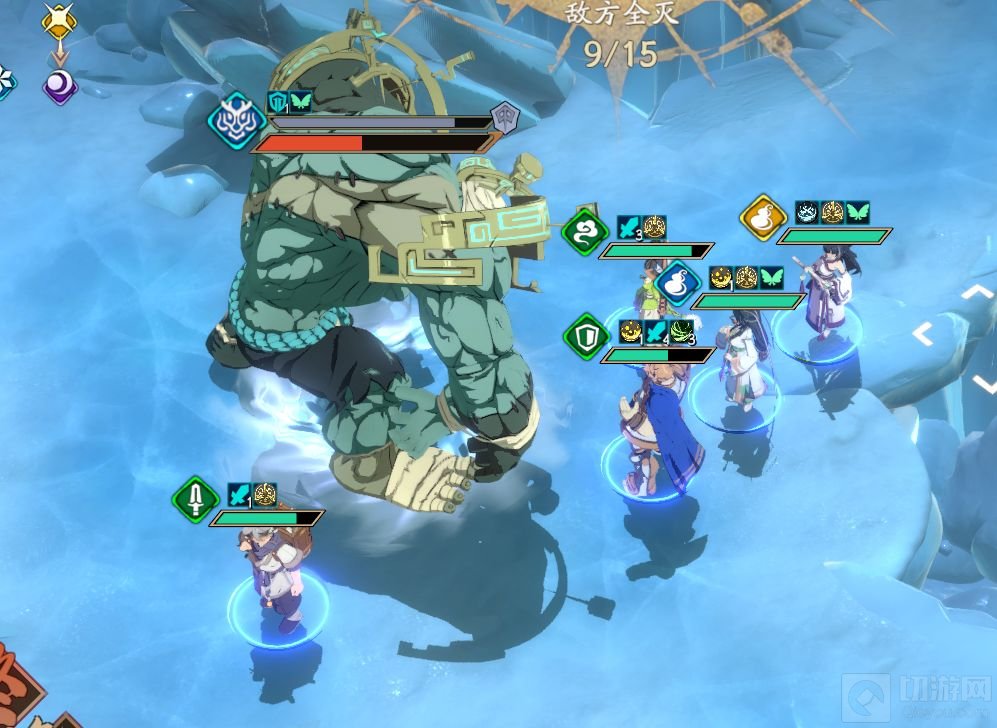The image size is (997, 728).
Task: Inspect the boss's blue demon mask emblem
Action: [x=237, y=121]
